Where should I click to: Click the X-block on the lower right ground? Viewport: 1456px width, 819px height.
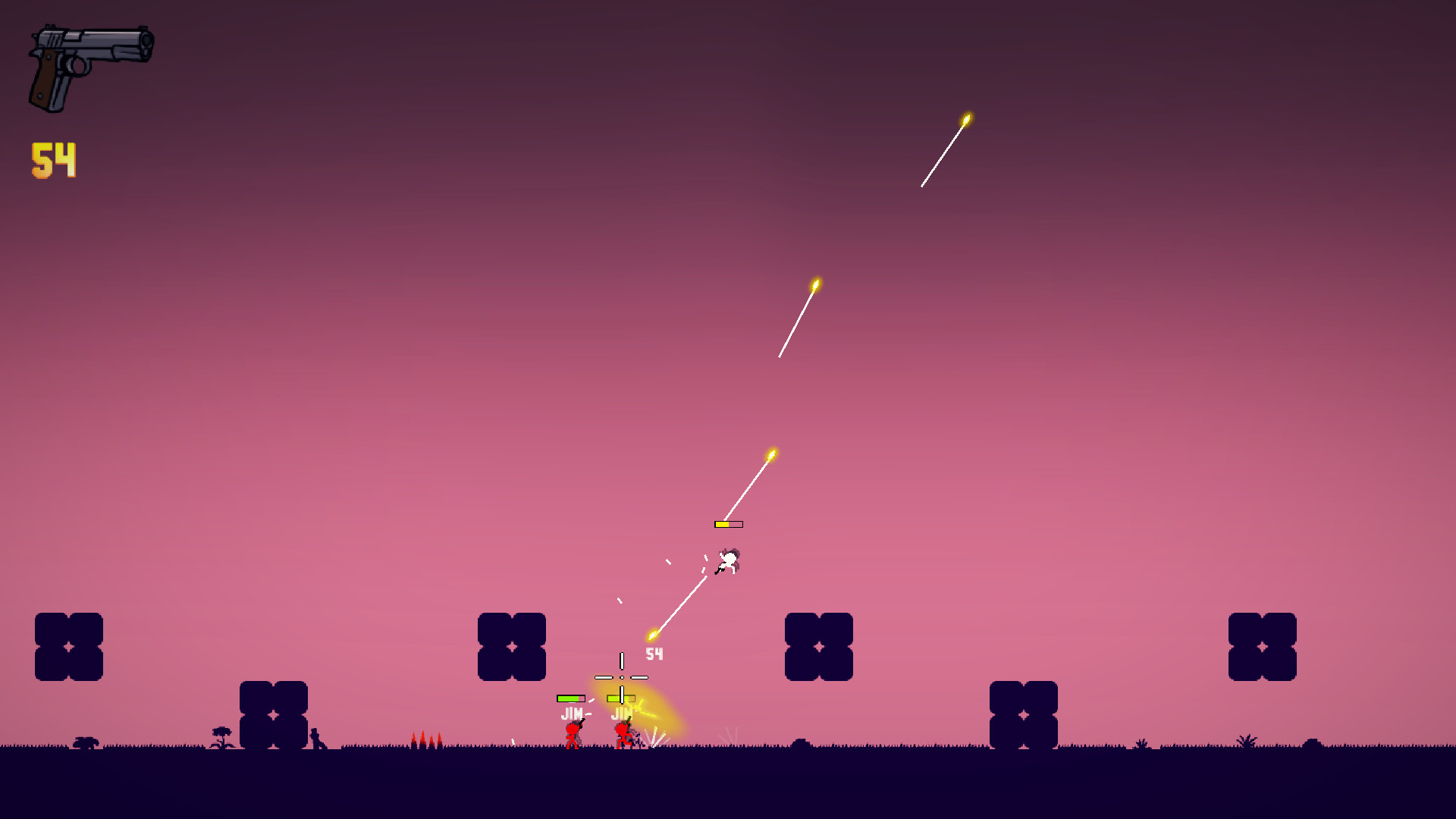(1024, 717)
